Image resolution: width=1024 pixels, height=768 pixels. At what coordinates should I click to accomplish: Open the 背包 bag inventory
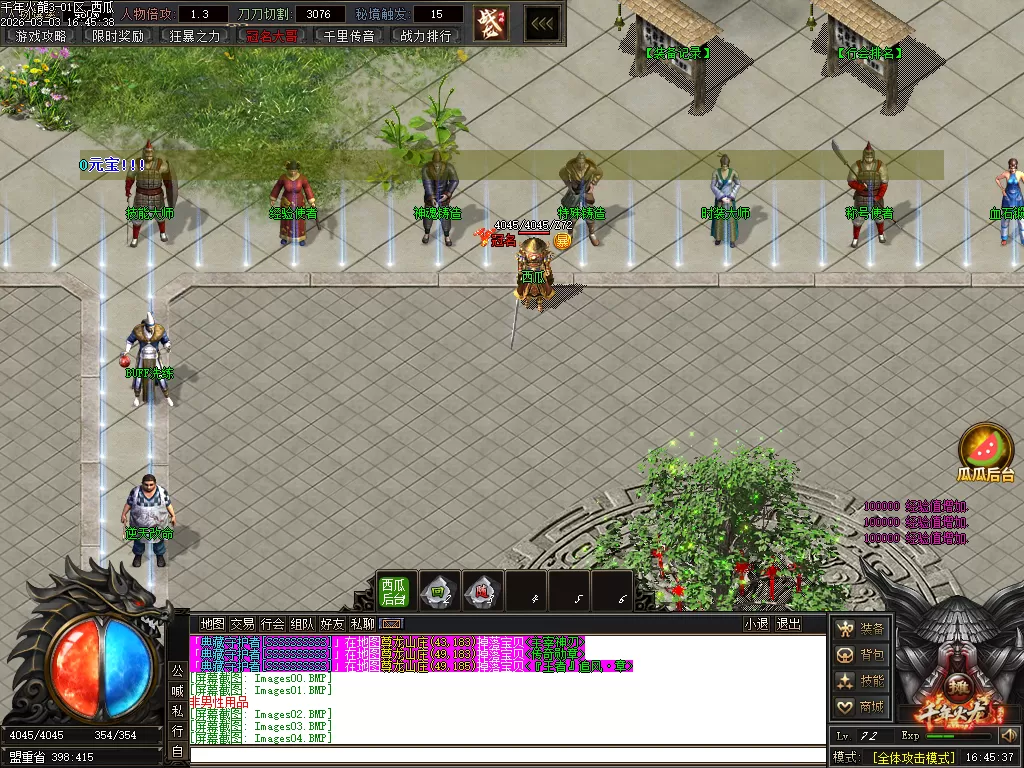[x=861, y=655]
